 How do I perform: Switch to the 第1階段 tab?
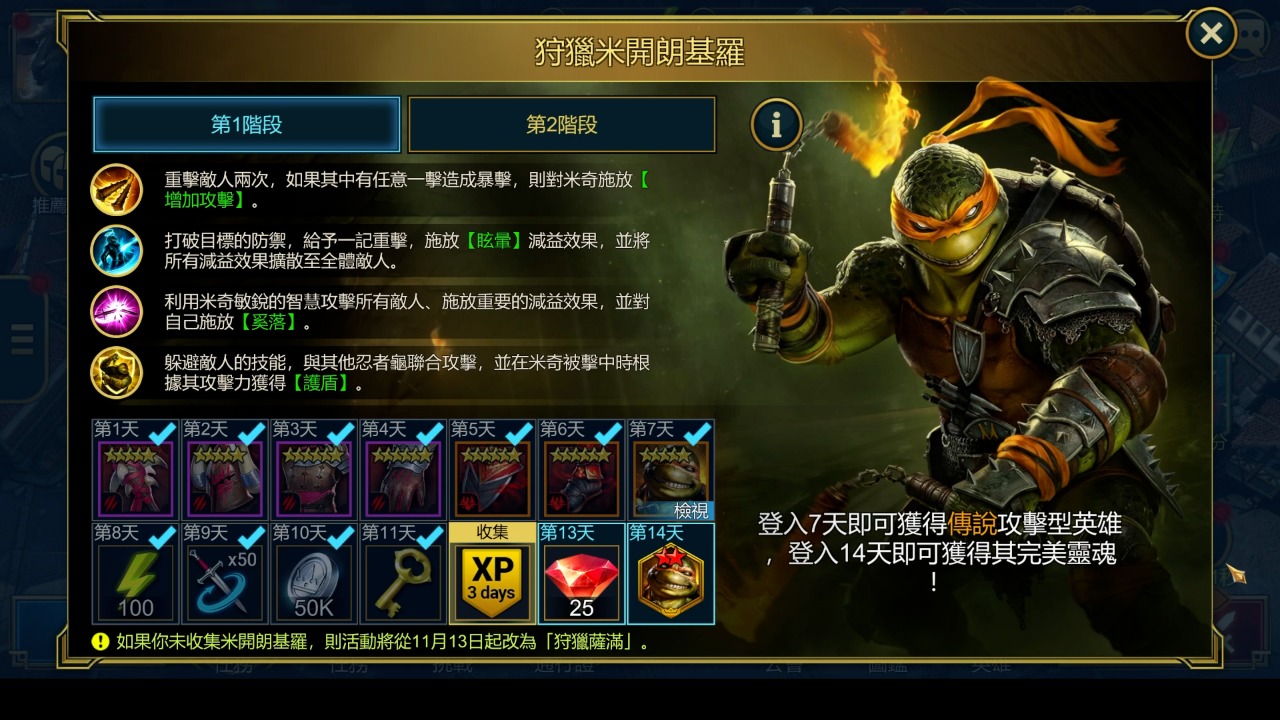click(247, 125)
